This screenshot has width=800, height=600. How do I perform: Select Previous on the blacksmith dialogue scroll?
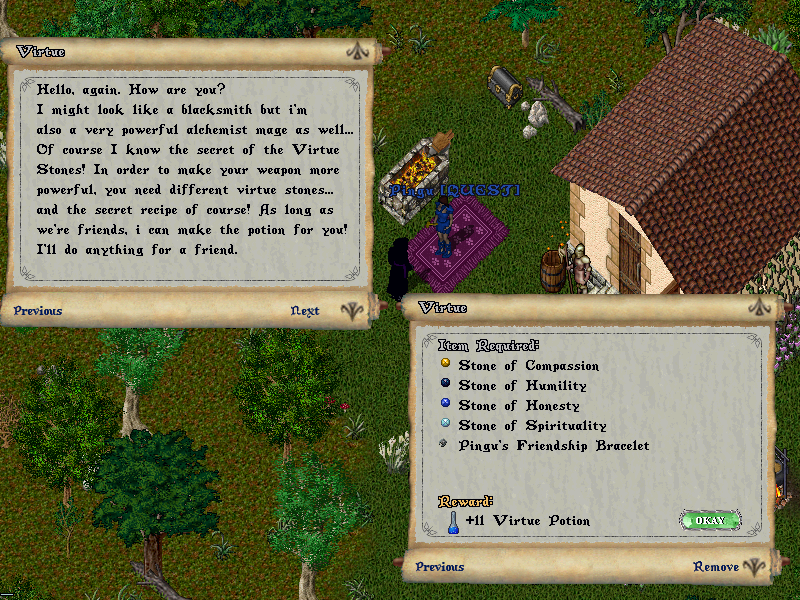[x=38, y=311]
